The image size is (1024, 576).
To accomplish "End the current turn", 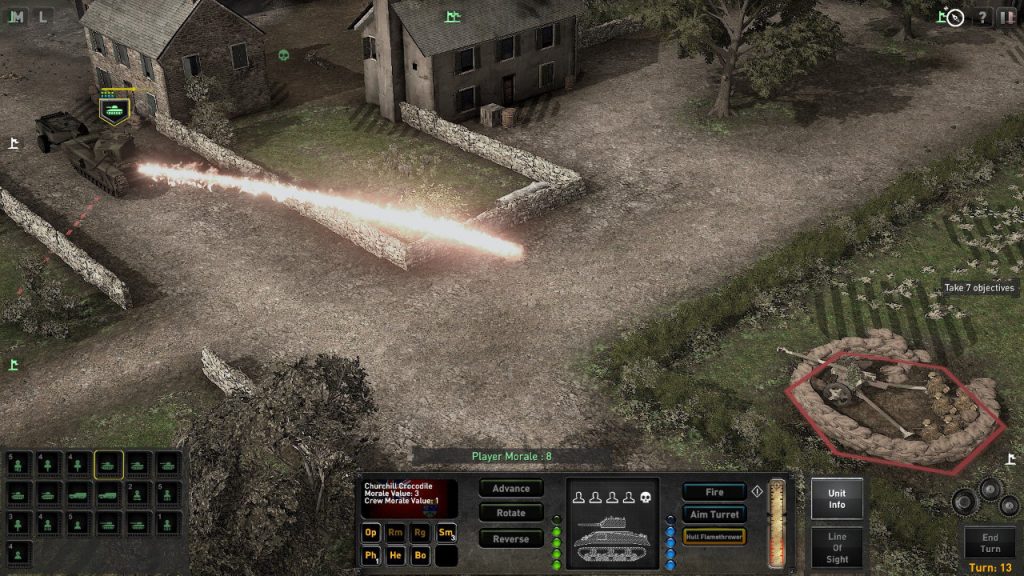I will coord(989,543).
